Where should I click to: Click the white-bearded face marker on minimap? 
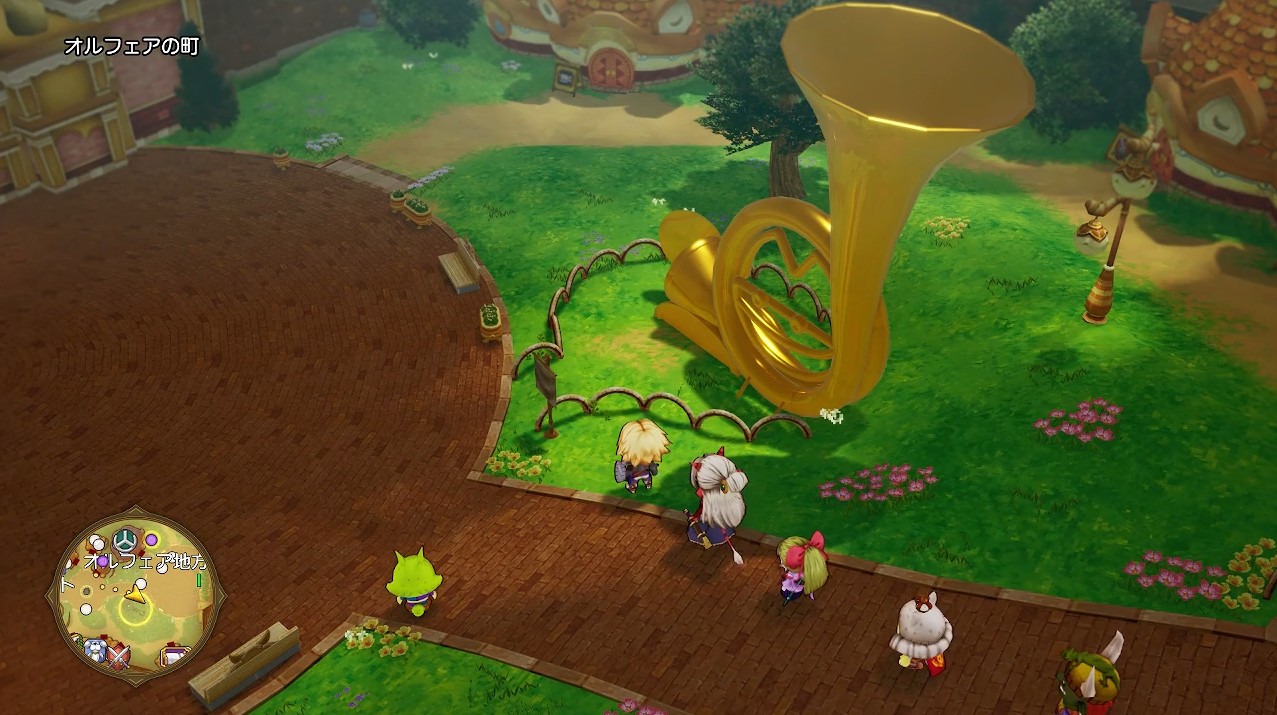coord(96,651)
